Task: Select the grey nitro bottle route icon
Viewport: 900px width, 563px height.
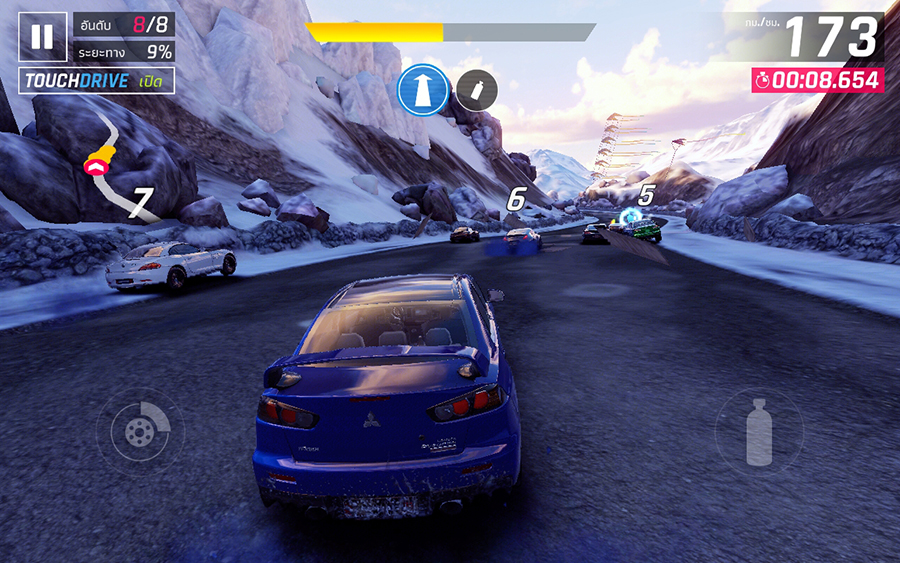Action: [x=478, y=91]
